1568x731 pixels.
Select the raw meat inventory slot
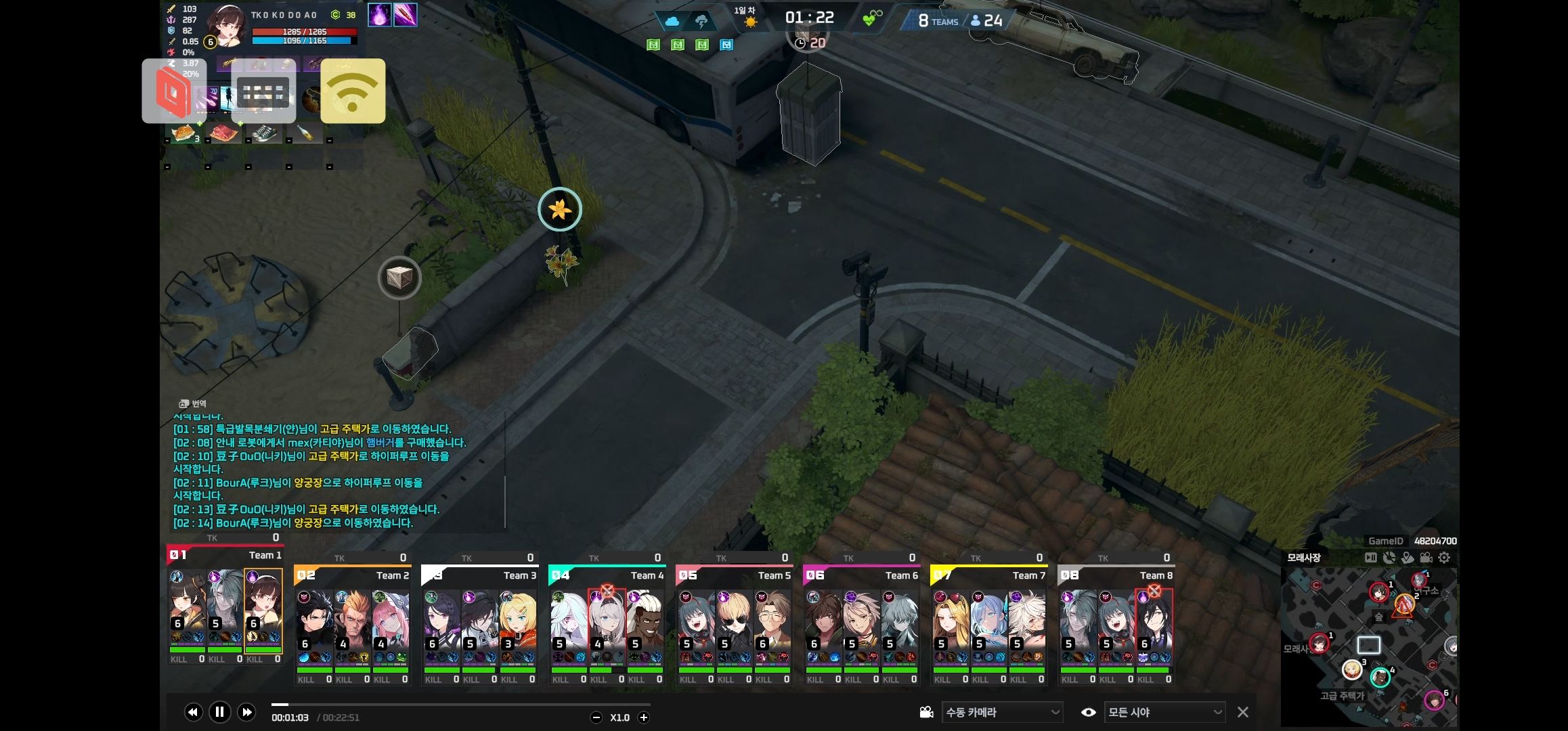coord(223,133)
